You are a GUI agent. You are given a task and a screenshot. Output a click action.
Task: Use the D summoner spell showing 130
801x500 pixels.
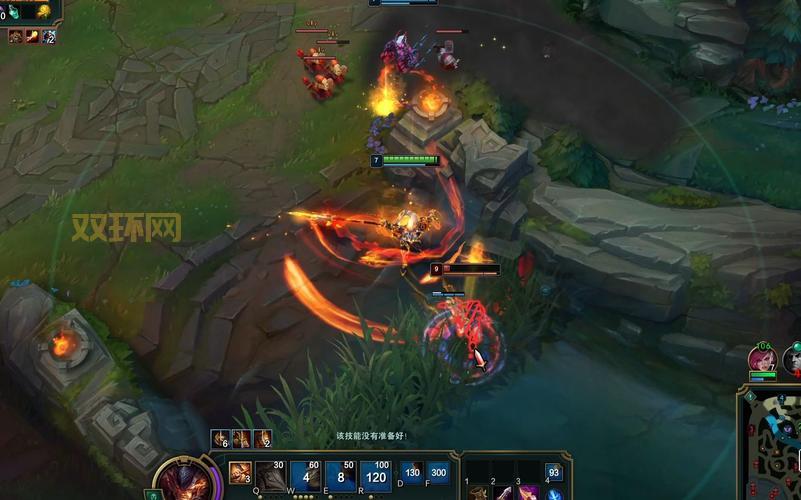(412, 473)
